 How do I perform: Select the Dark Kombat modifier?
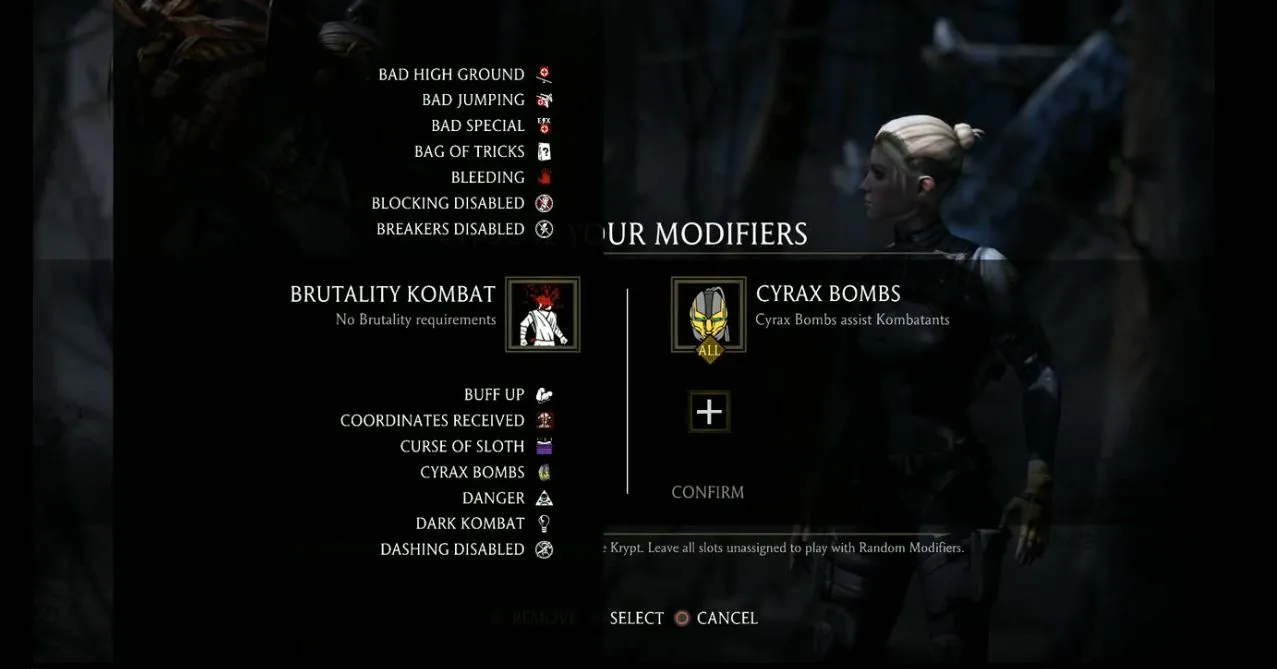pyautogui.click(x=470, y=524)
